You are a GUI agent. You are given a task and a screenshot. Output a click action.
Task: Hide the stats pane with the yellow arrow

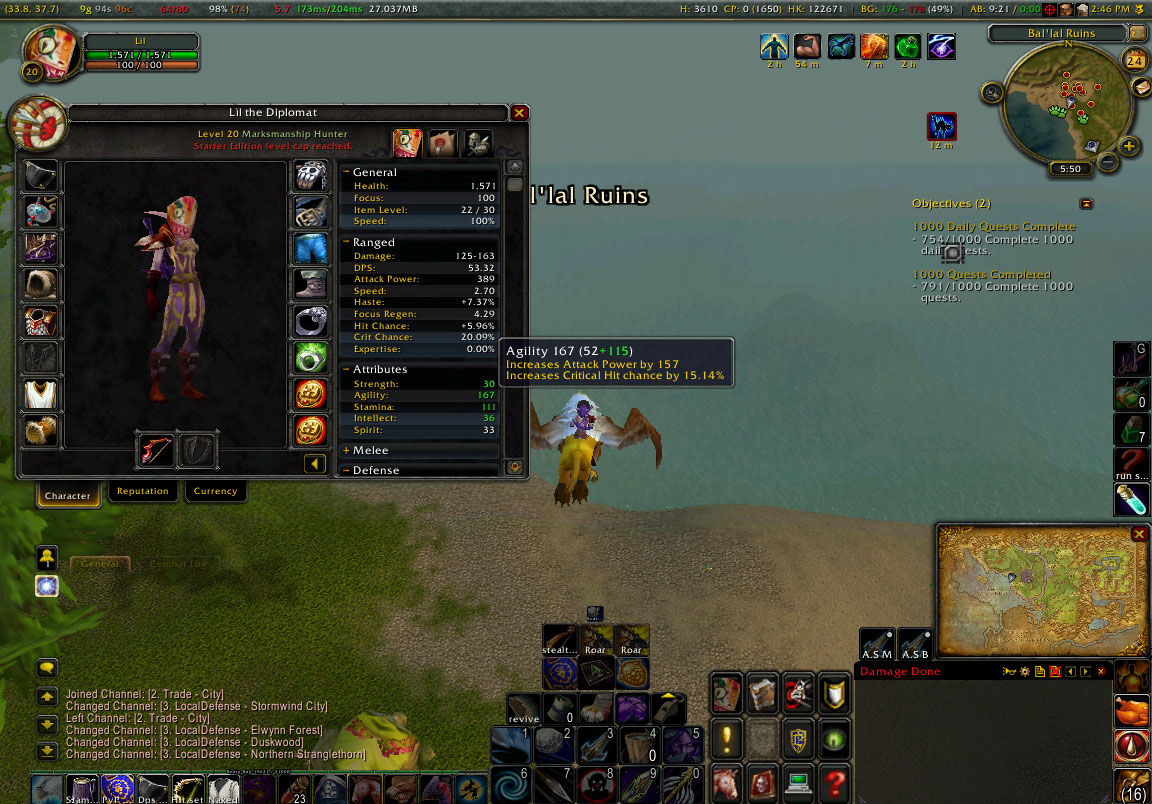click(x=314, y=464)
